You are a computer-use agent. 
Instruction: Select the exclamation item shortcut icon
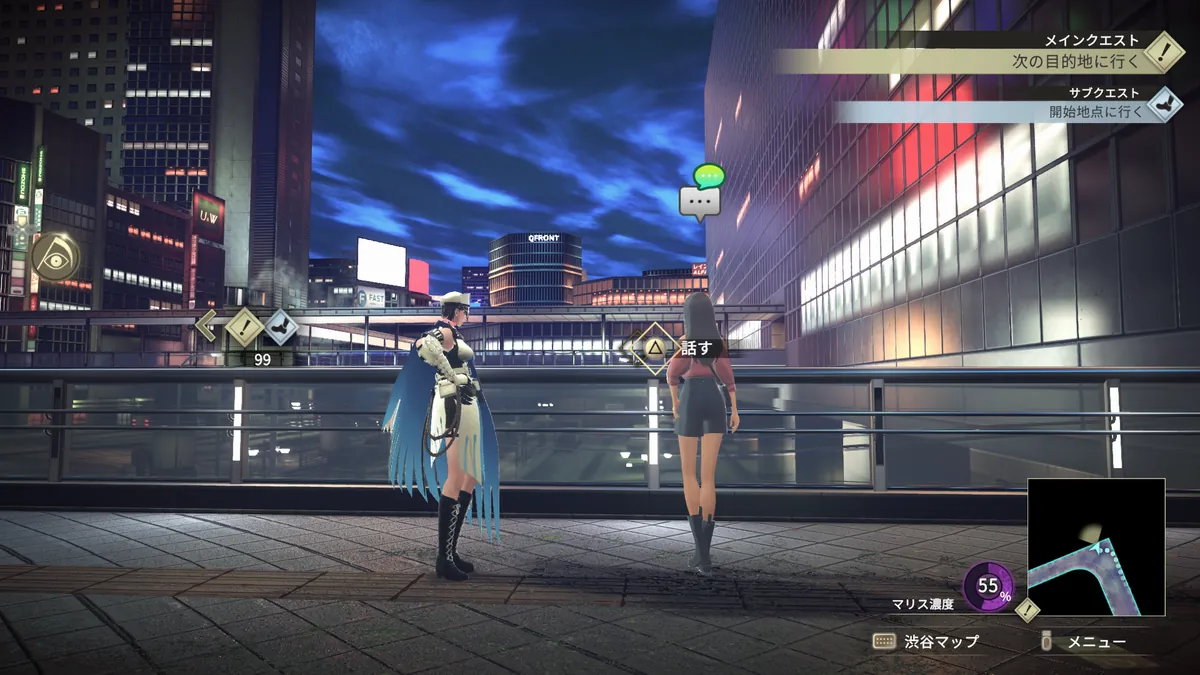(243, 326)
